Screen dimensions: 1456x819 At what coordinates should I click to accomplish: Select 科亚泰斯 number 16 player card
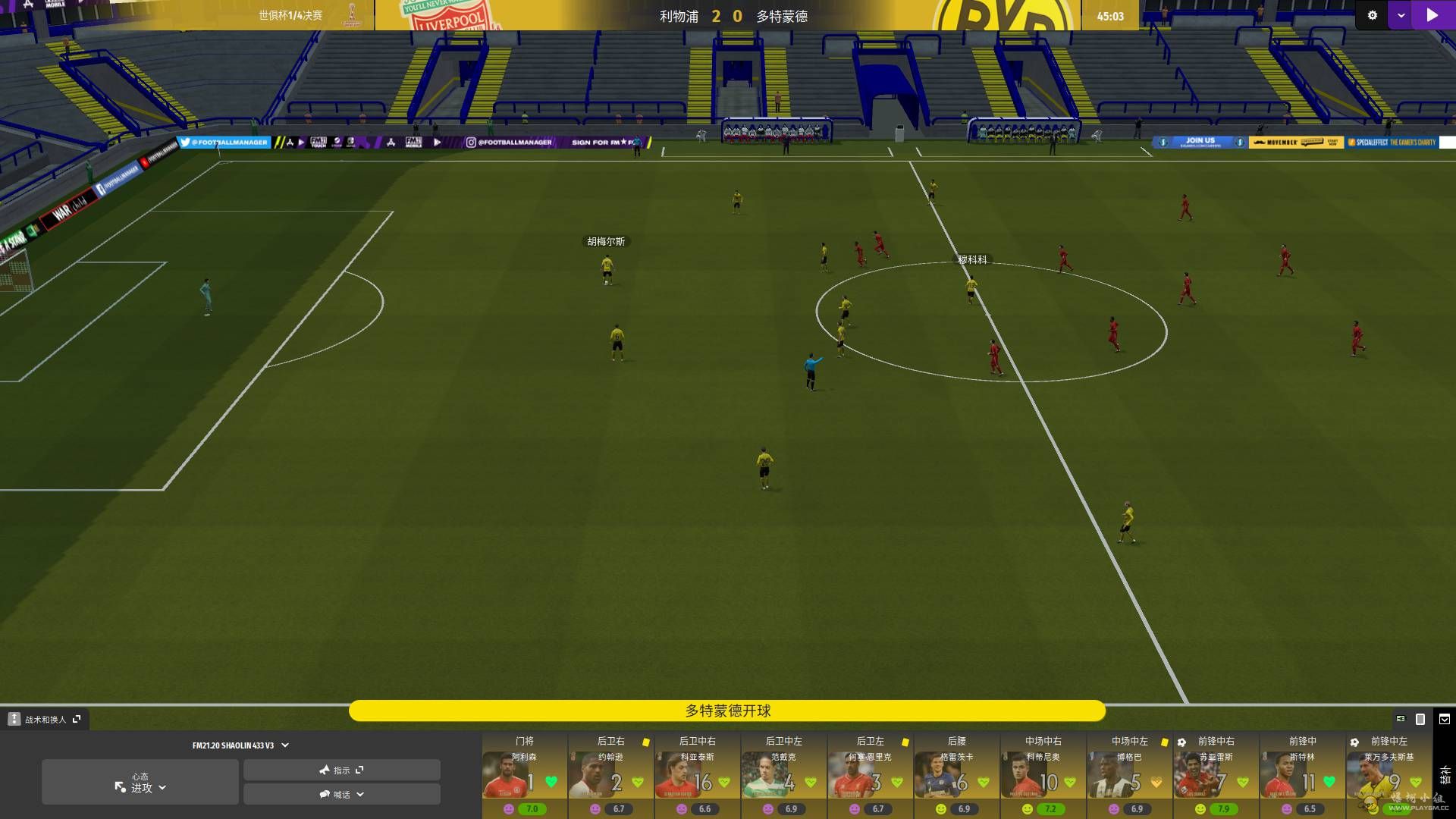[697, 775]
